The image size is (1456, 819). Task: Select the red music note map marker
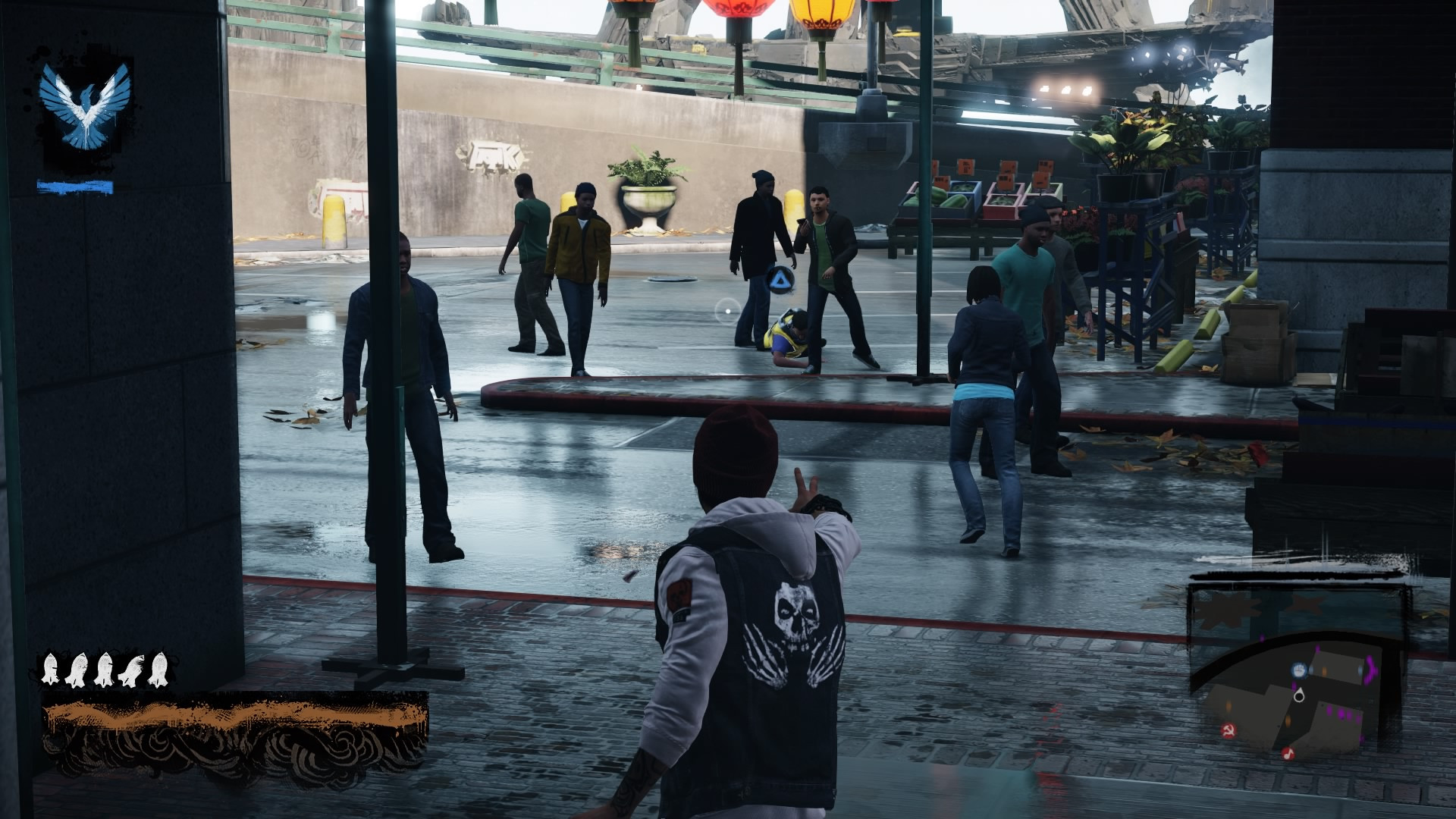pyautogui.click(x=1287, y=753)
